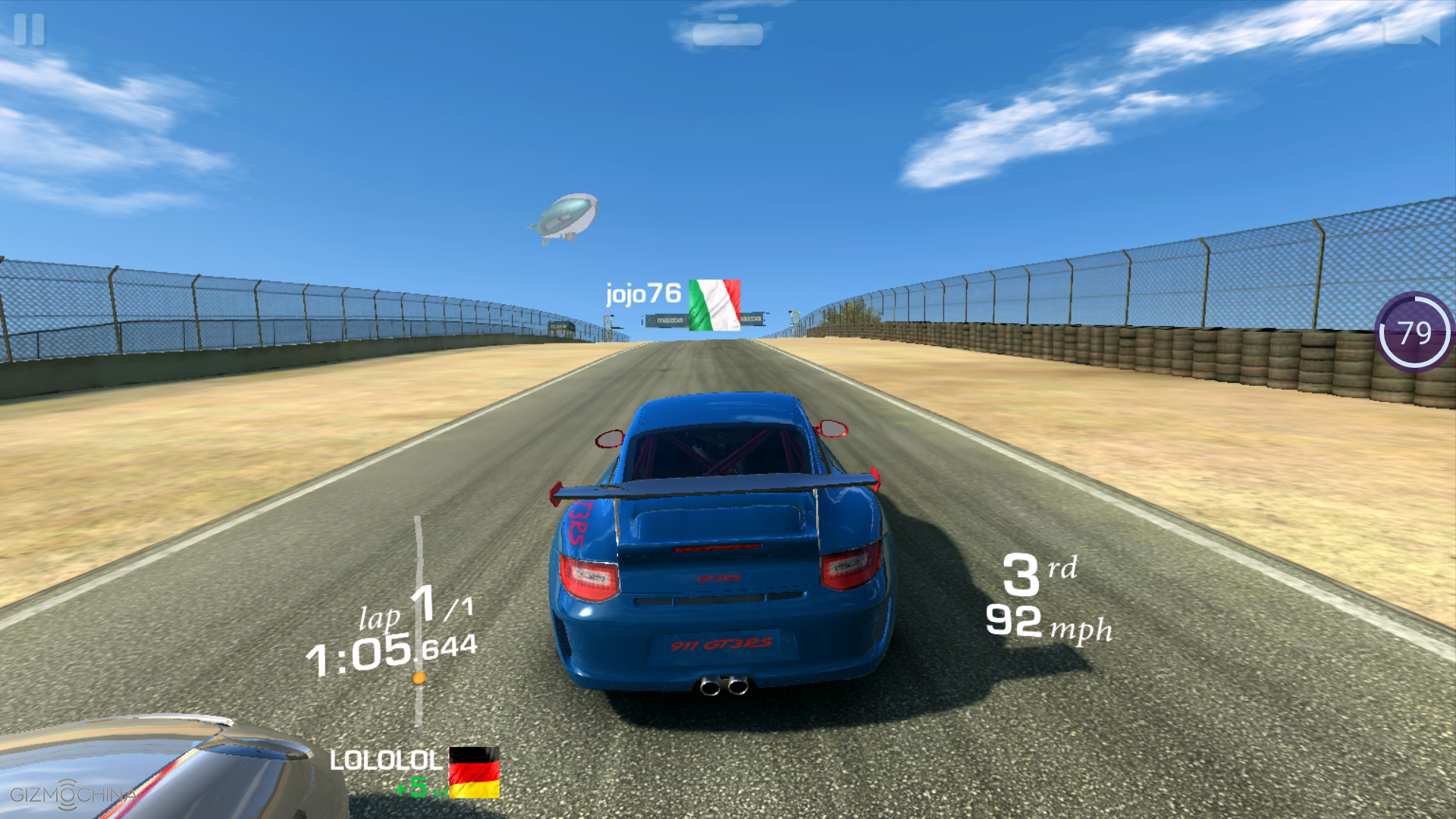
Task: Pause the race
Action: click(x=30, y=30)
